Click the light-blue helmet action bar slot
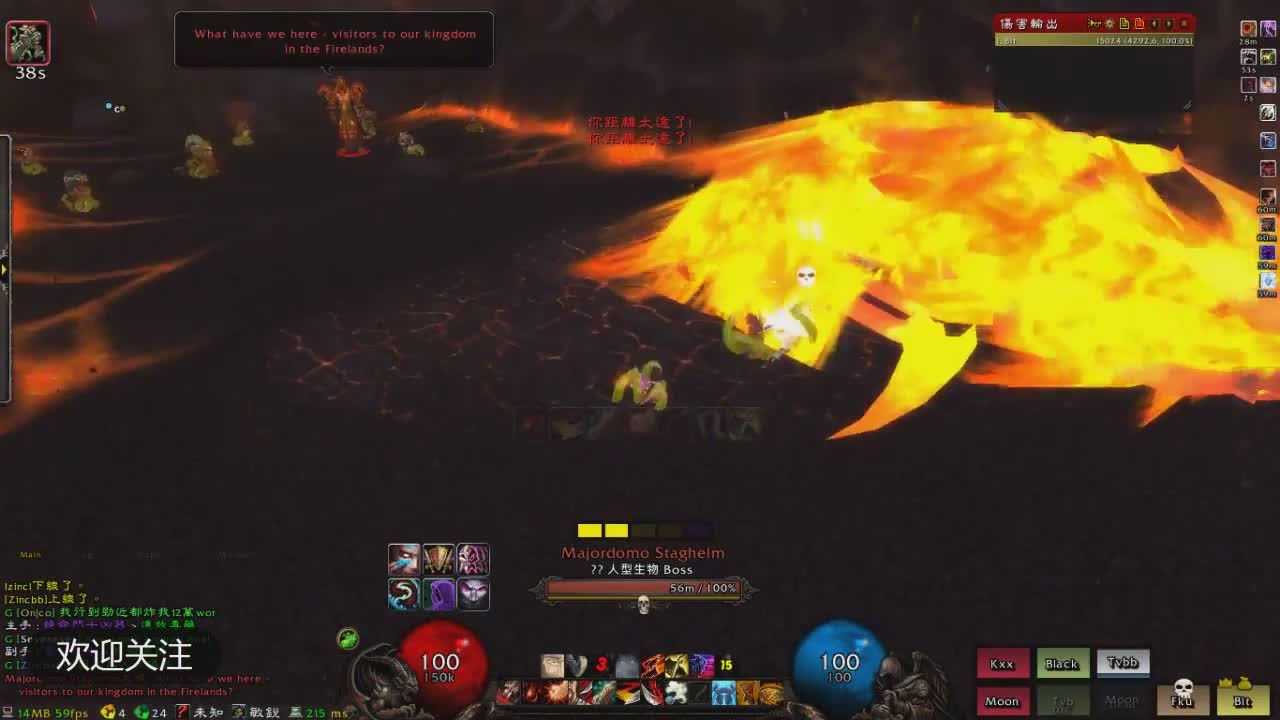This screenshot has width=1280, height=720. [723, 693]
